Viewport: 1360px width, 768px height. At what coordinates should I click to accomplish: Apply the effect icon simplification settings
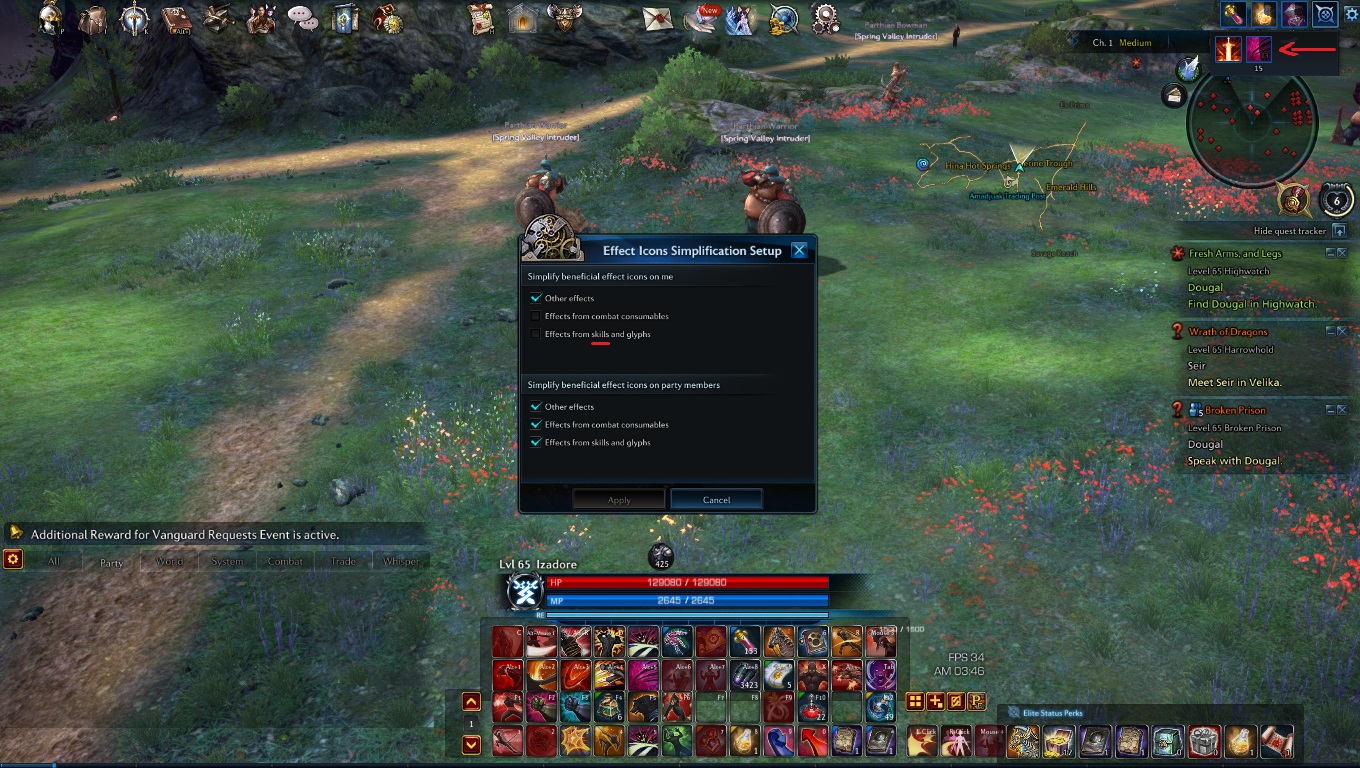pos(618,498)
